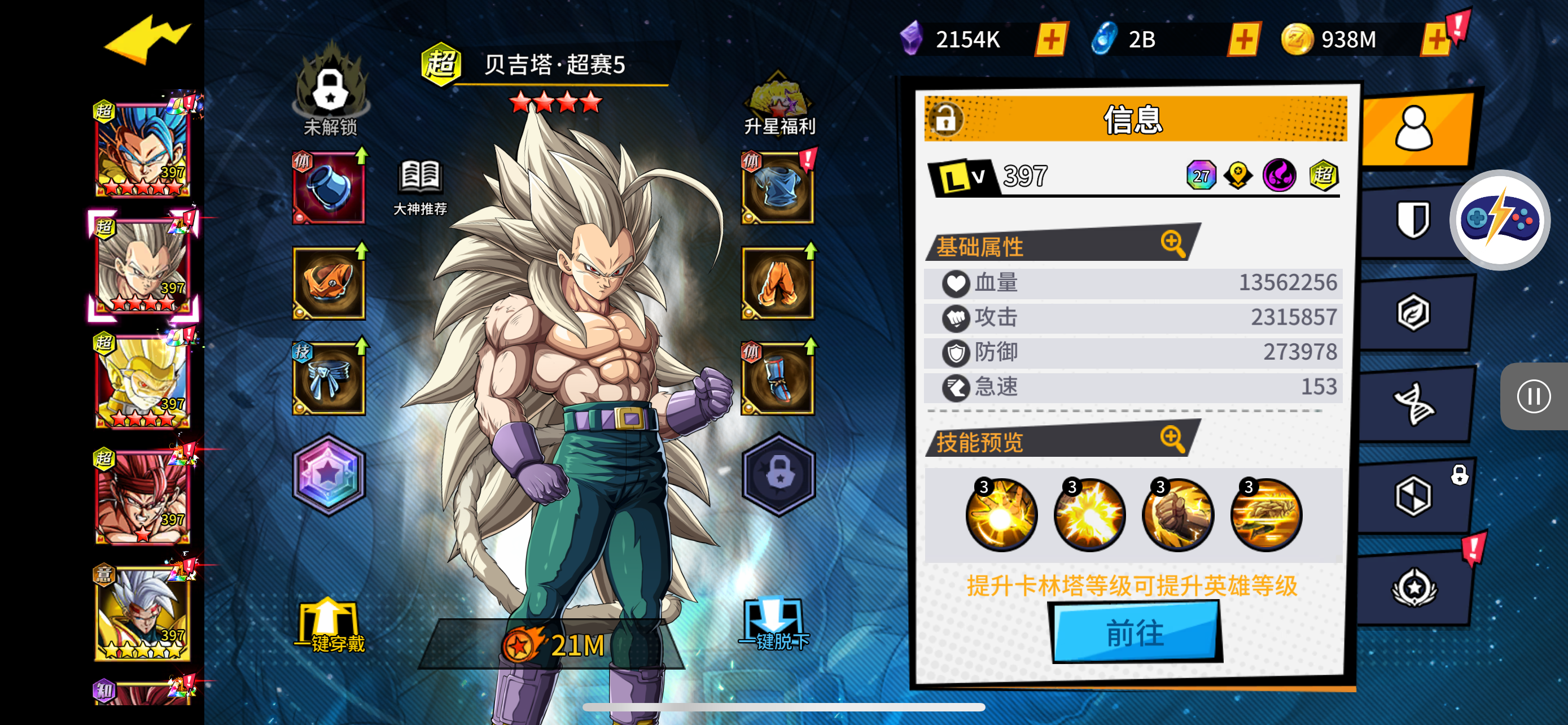Magnify the 技能预览 skill preview
Screen dimensions: 1568x725
pos(1172,439)
